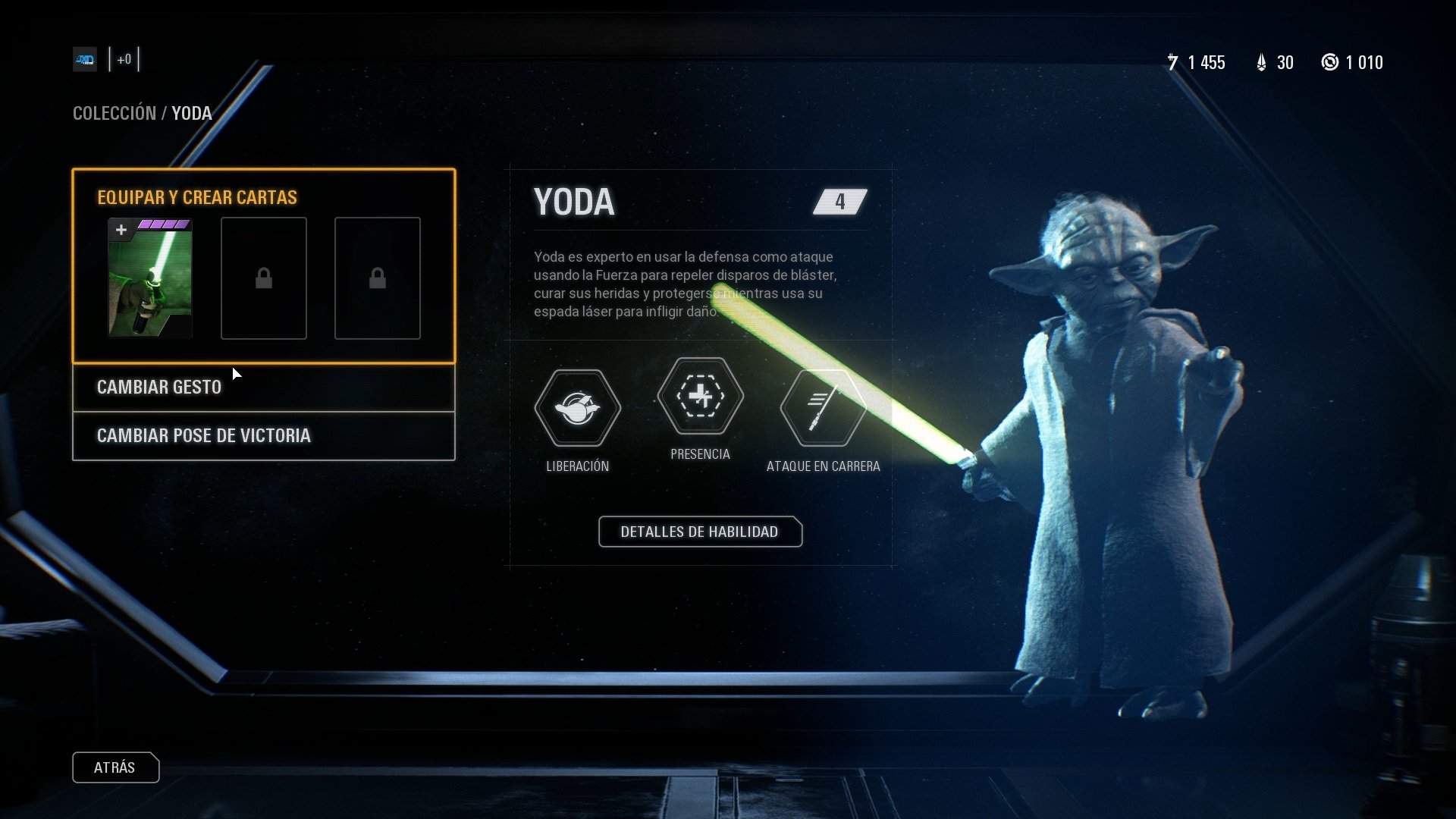The height and width of the screenshot is (819, 1456).
Task: View the Ataque en Carrera ability
Action: click(x=823, y=408)
